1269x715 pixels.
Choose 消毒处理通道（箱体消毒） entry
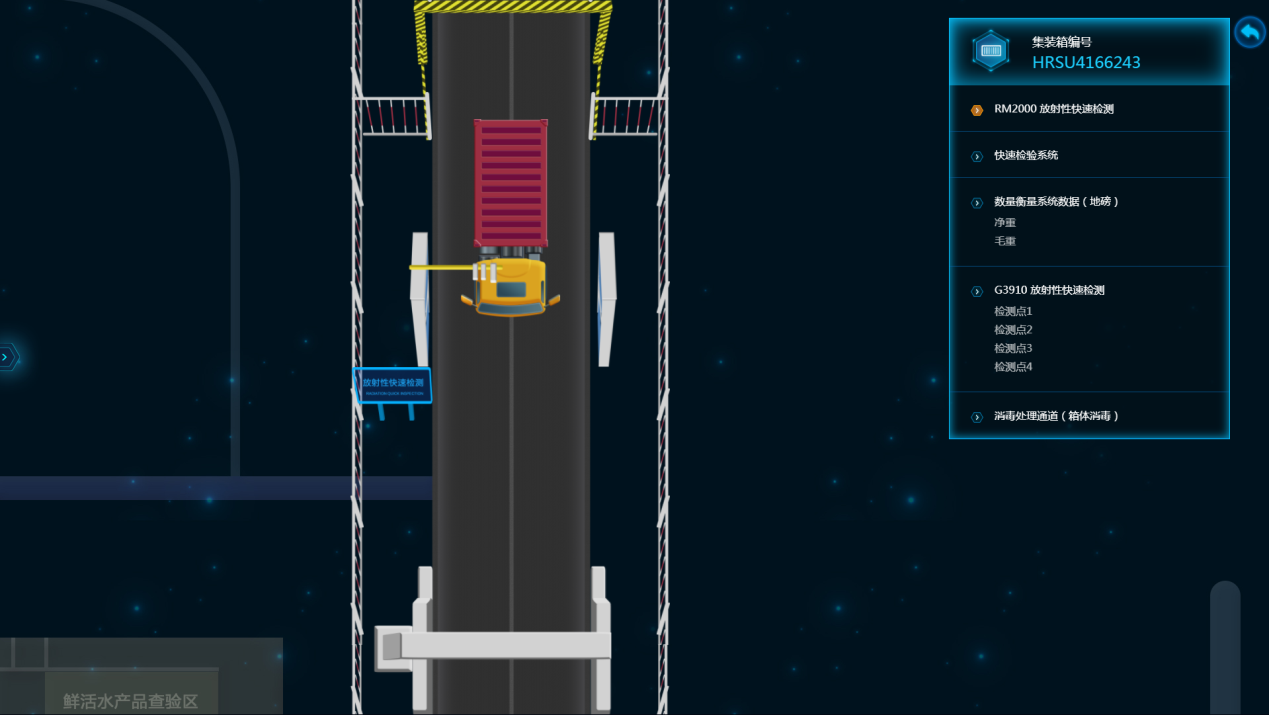point(1056,416)
